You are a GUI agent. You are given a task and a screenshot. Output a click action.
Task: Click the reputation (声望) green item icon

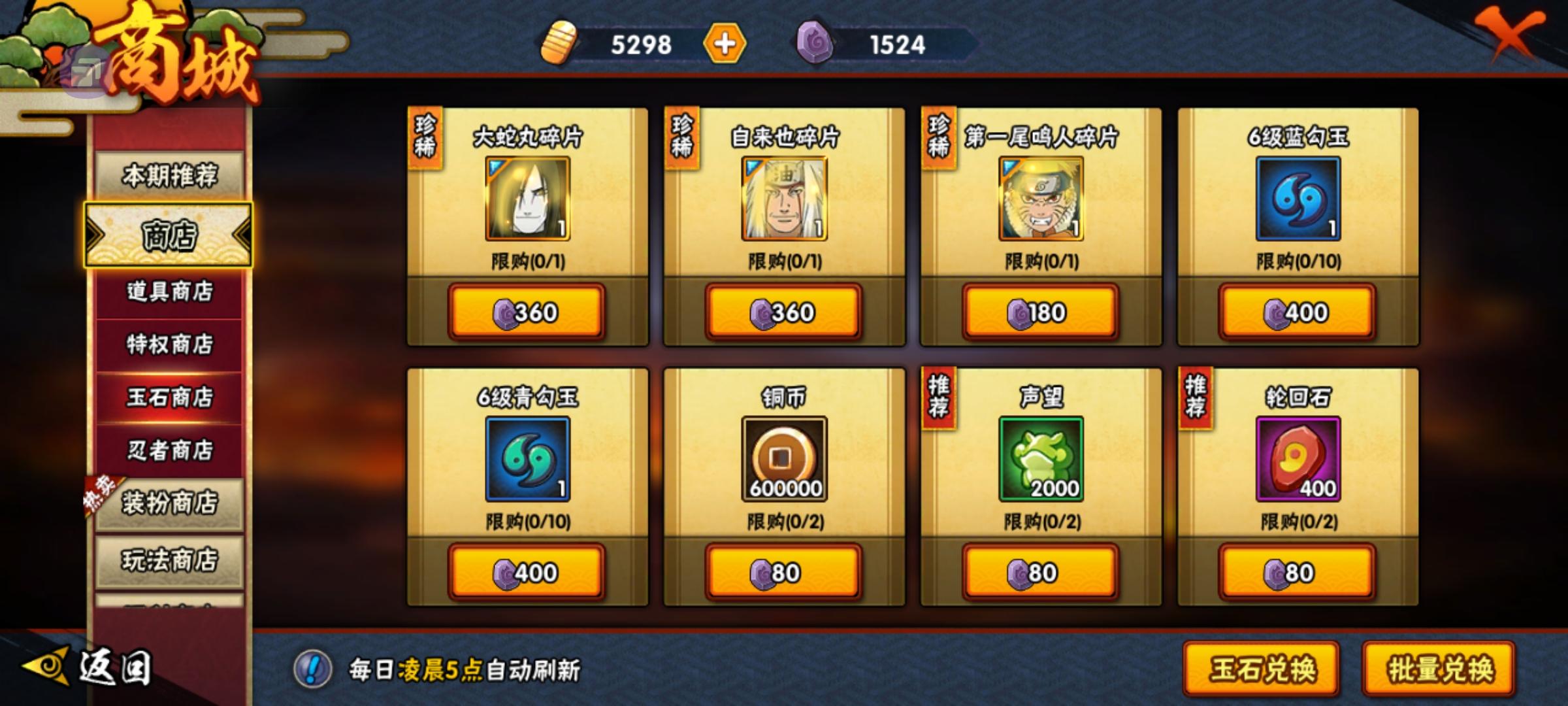click(1039, 461)
